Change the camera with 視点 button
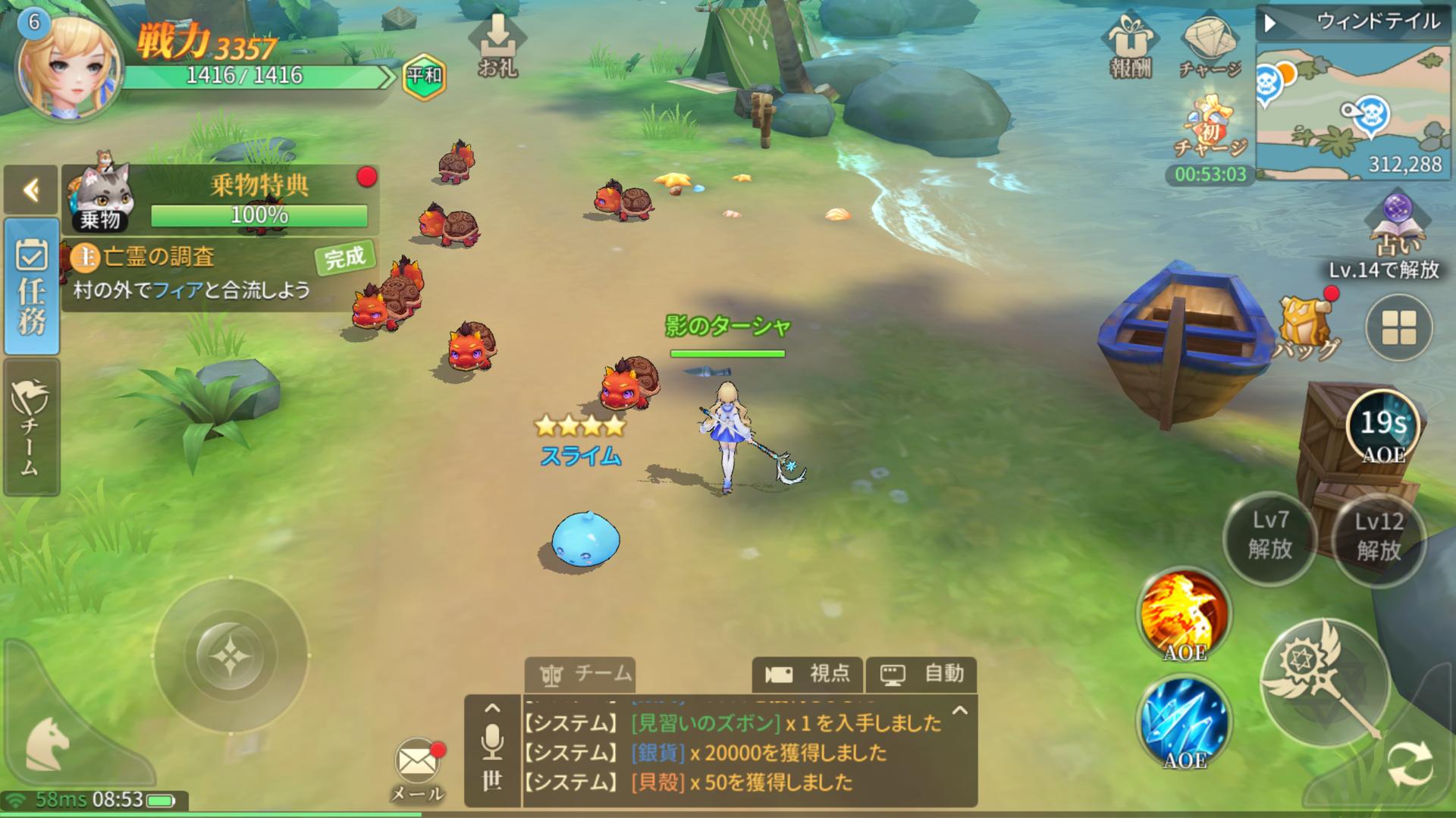The width and height of the screenshot is (1456, 818). click(x=808, y=674)
